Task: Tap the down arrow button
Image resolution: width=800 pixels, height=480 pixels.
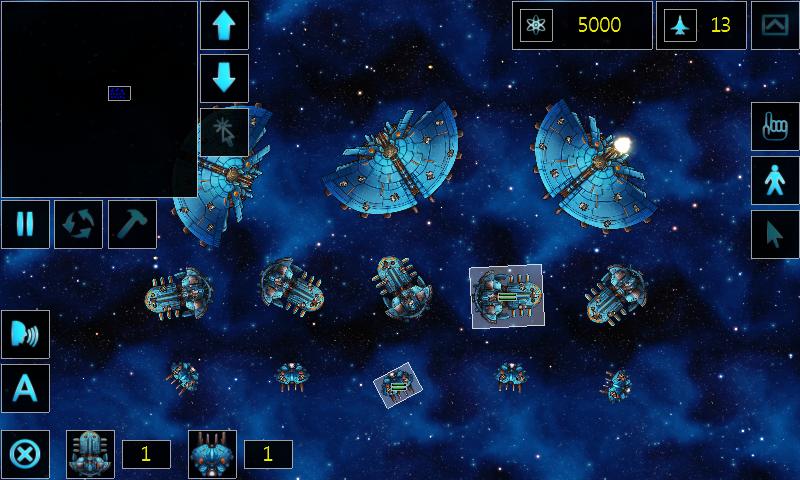Action: point(224,78)
